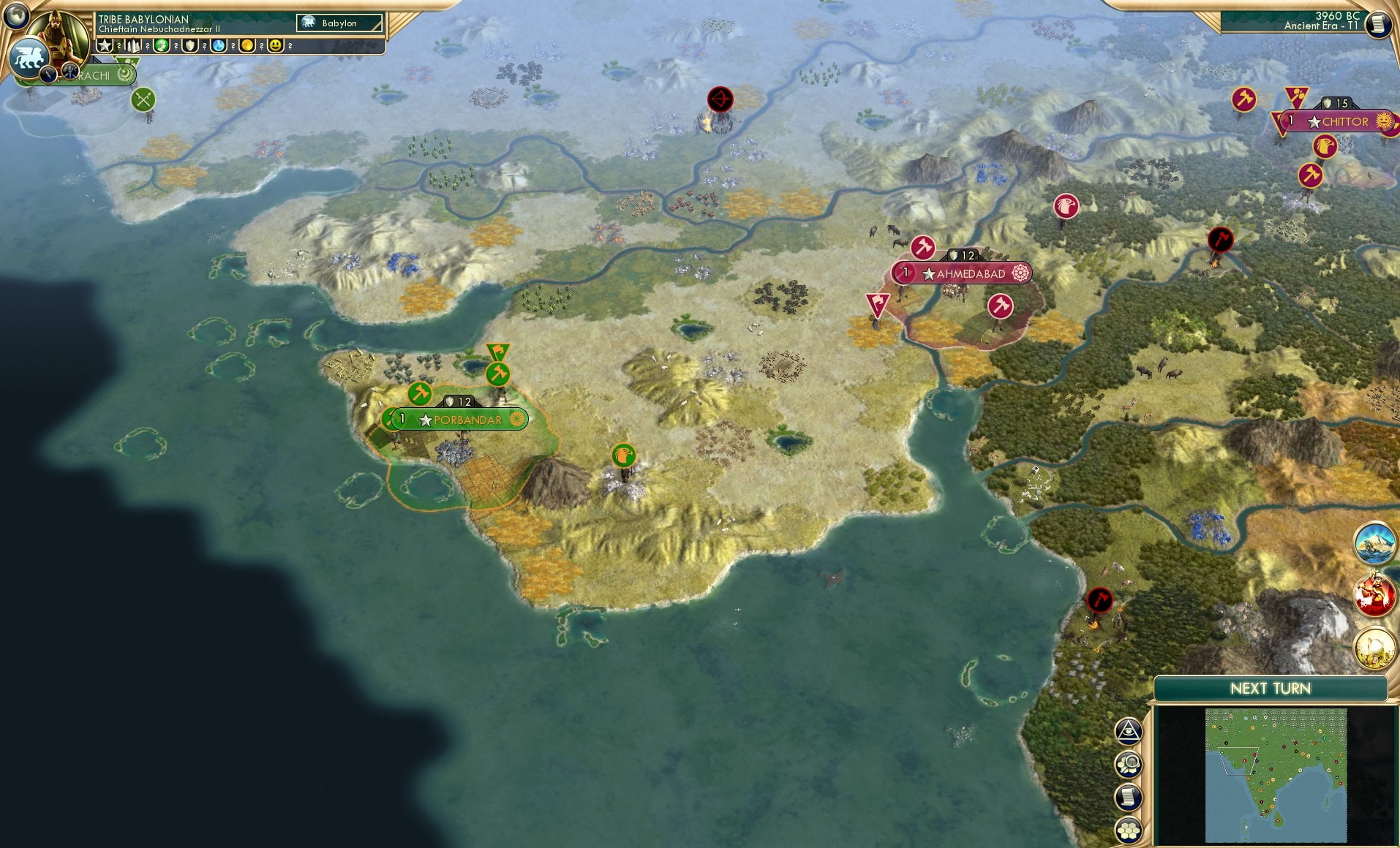Click the bottom golden city notification circle
Screen dimensions: 1400x848
point(1376,648)
